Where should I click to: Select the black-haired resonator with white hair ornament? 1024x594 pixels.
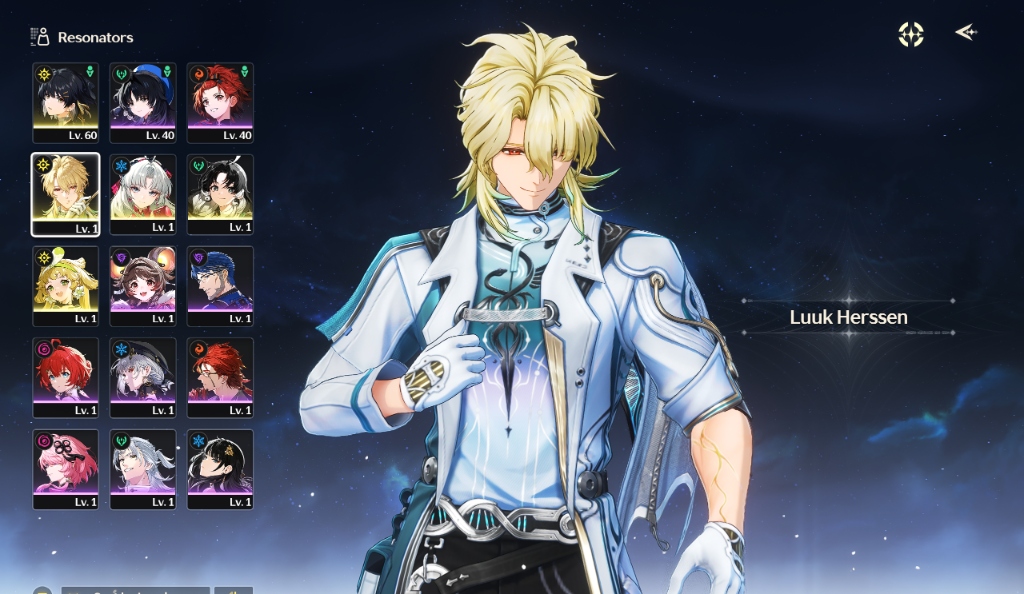tap(220, 194)
